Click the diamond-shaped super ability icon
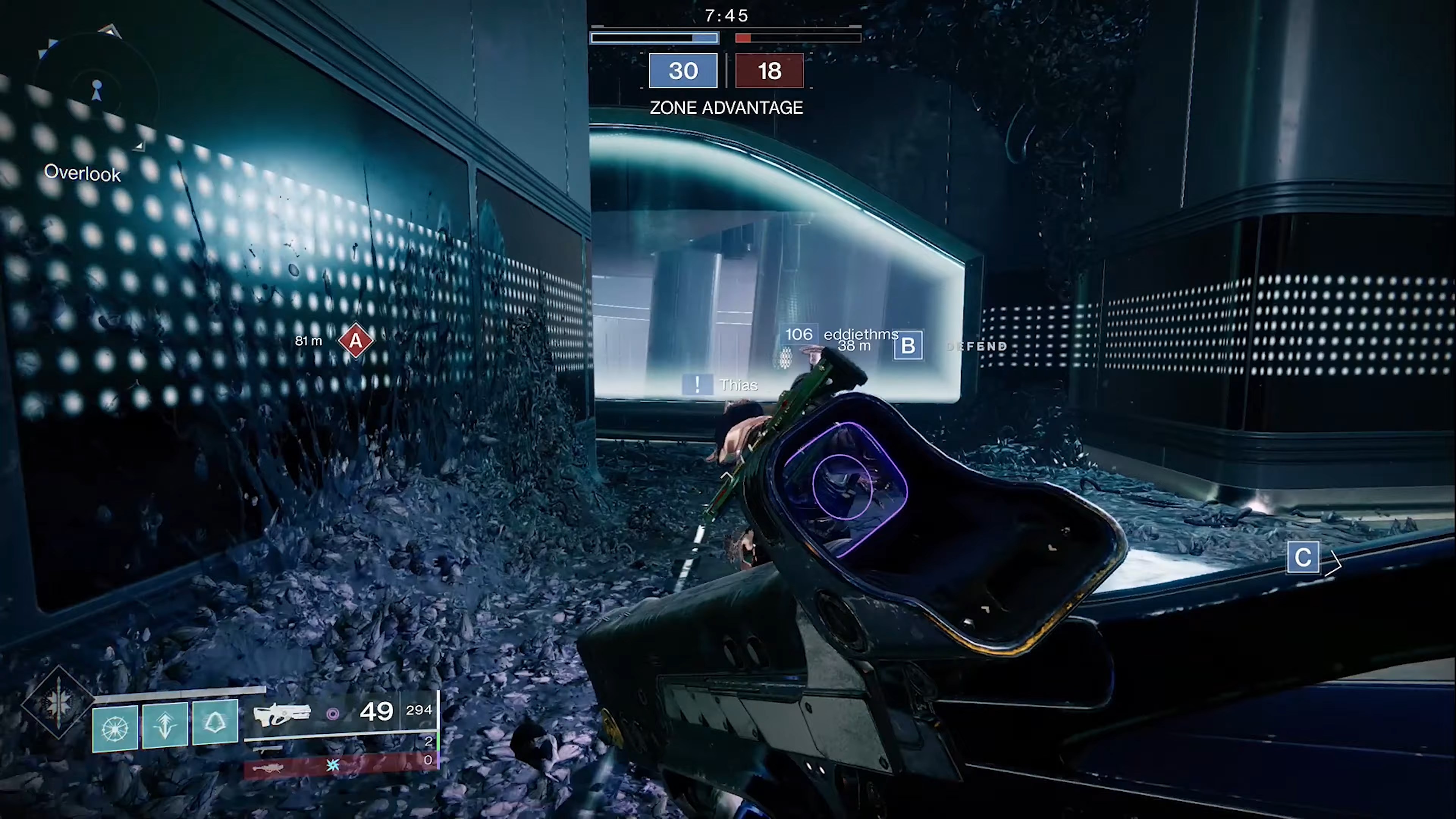This screenshot has width=1456, height=819. coord(58,703)
